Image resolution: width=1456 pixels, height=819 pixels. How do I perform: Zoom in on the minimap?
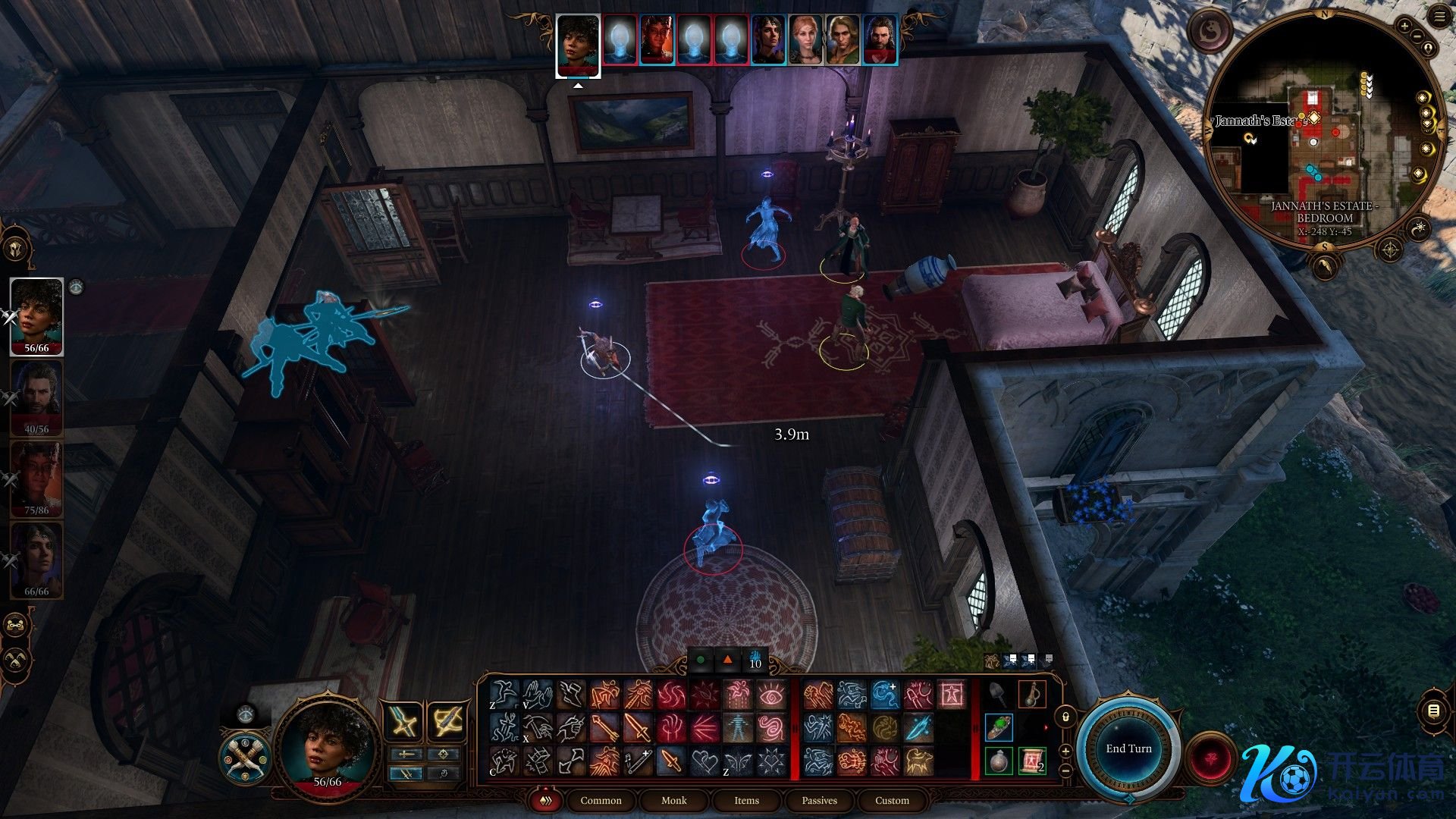(x=1404, y=27)
